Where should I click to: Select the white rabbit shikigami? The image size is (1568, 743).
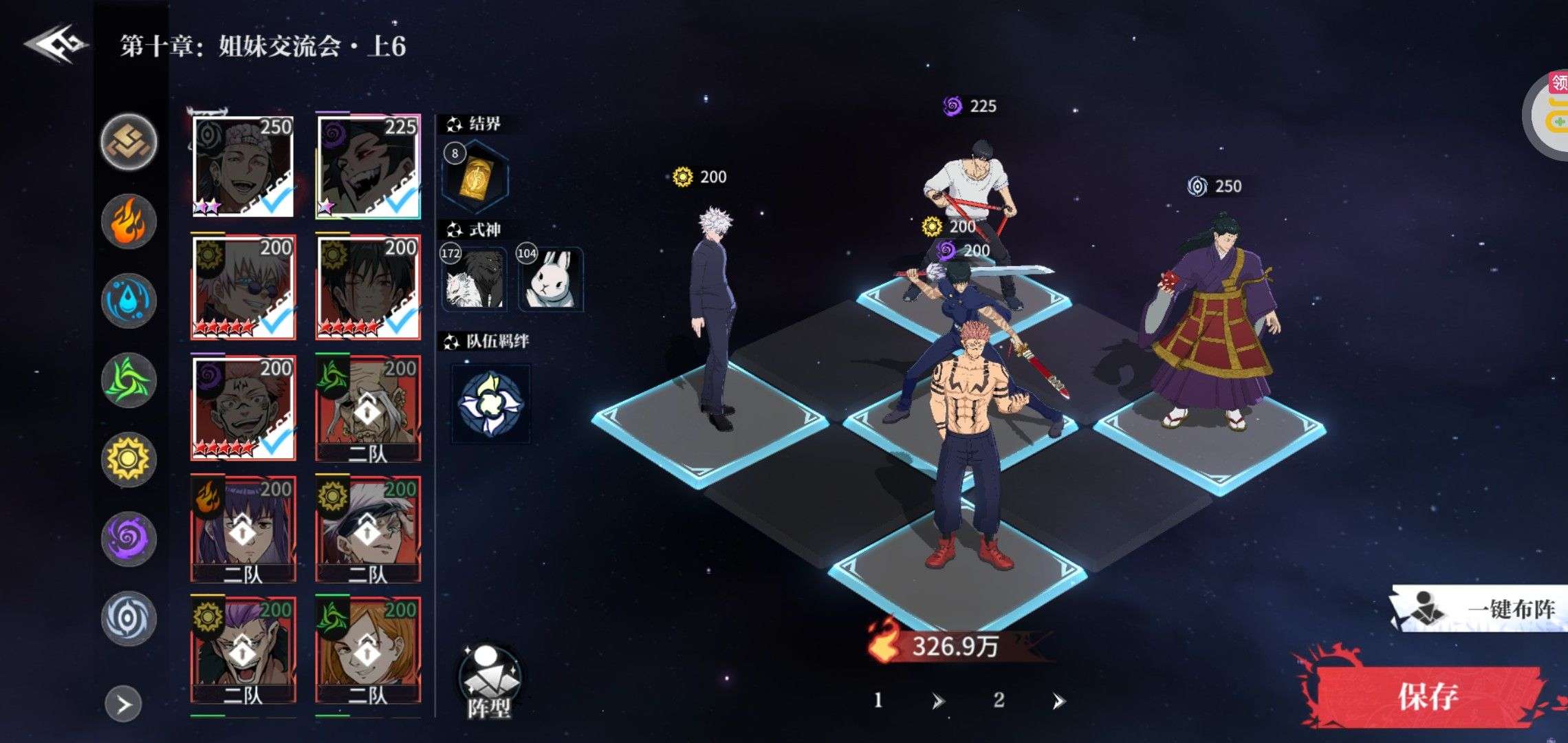pyautogui.click(x=551, y=279)
